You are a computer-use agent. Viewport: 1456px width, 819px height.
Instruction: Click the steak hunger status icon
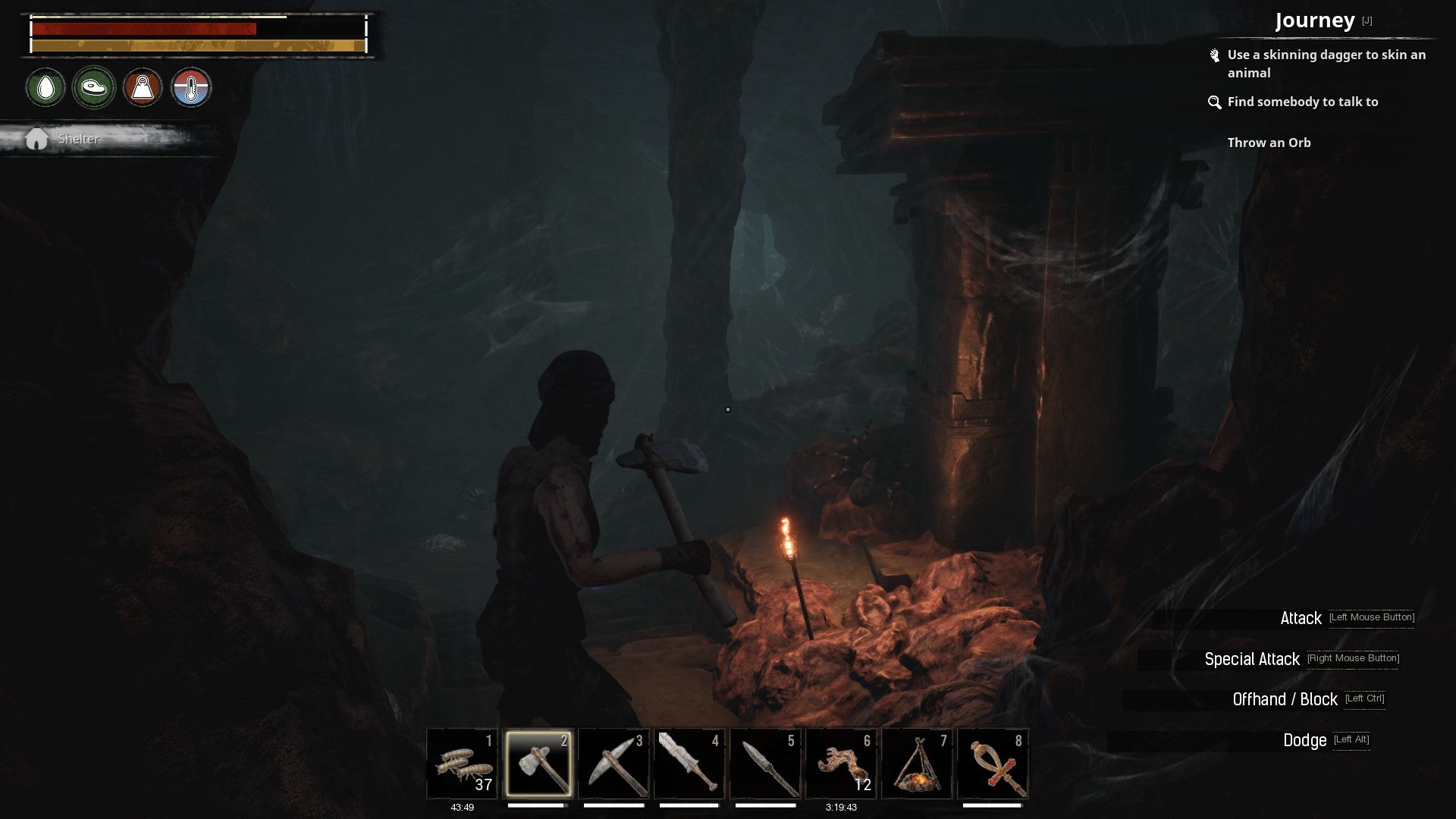tap(93, 87)
